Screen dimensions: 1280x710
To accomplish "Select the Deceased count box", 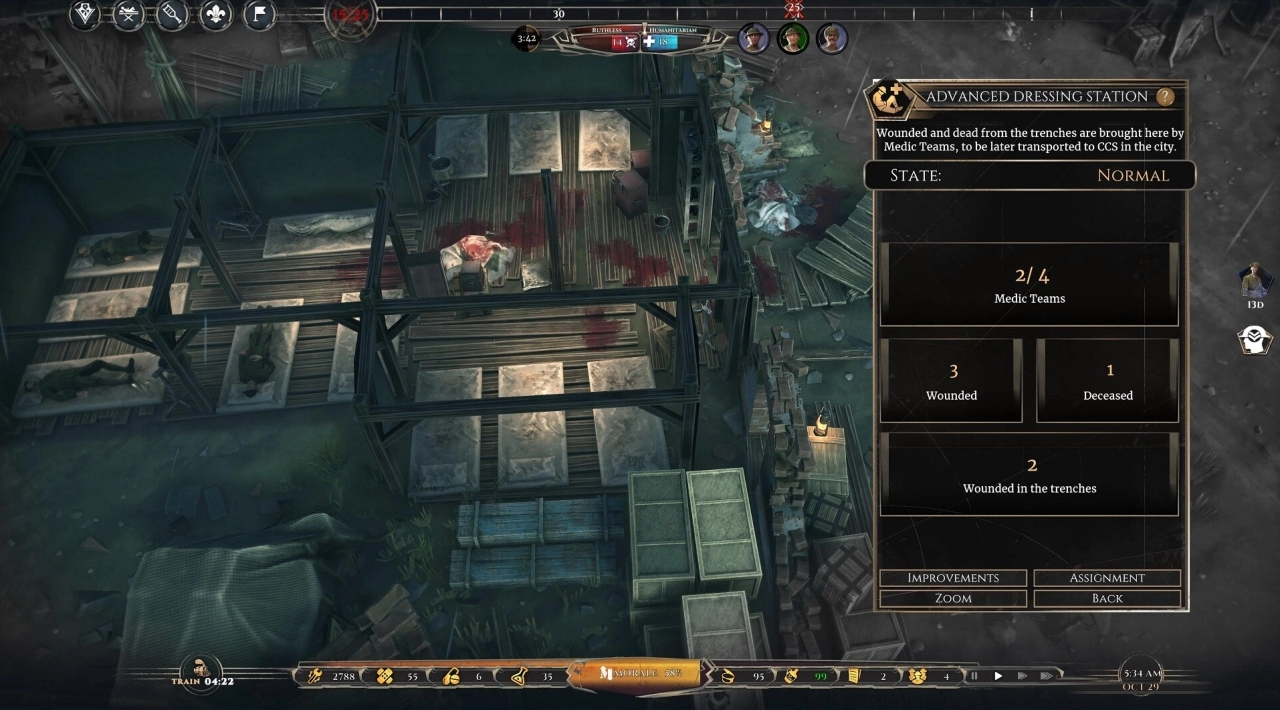I will click(1108, 381).
